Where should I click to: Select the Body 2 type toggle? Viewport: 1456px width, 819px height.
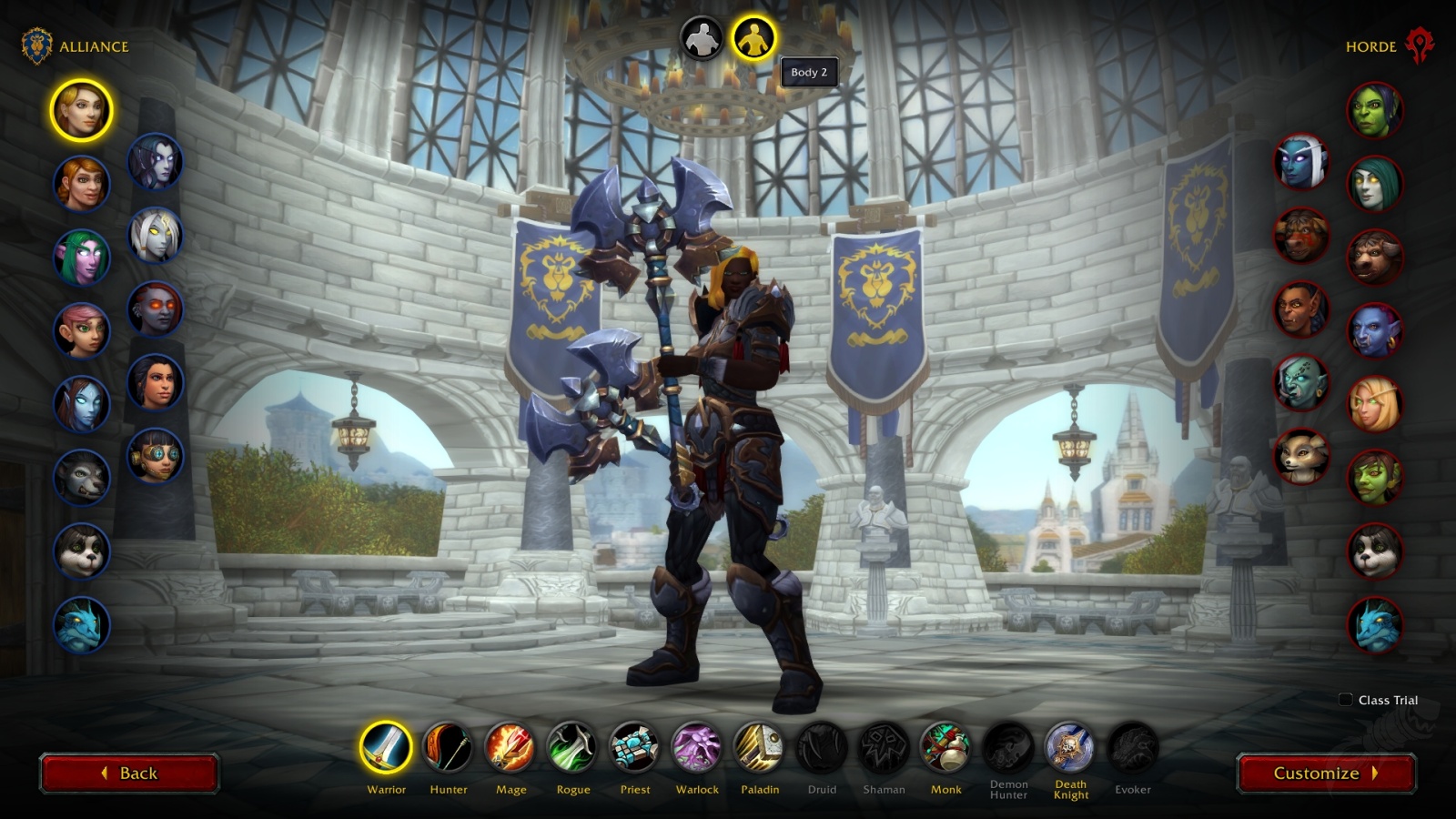[755, 38]
